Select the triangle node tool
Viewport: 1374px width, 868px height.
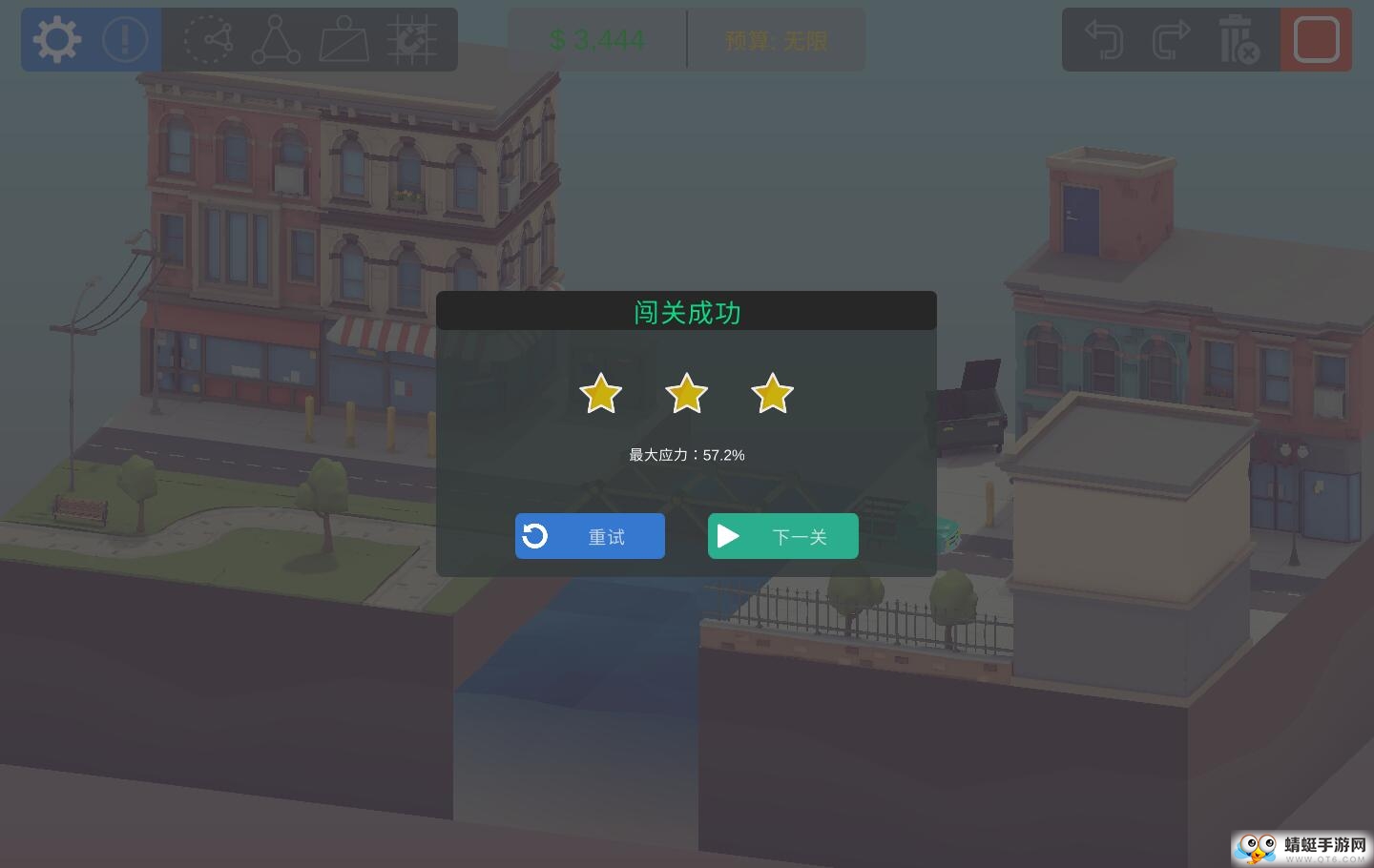point(277,39)
